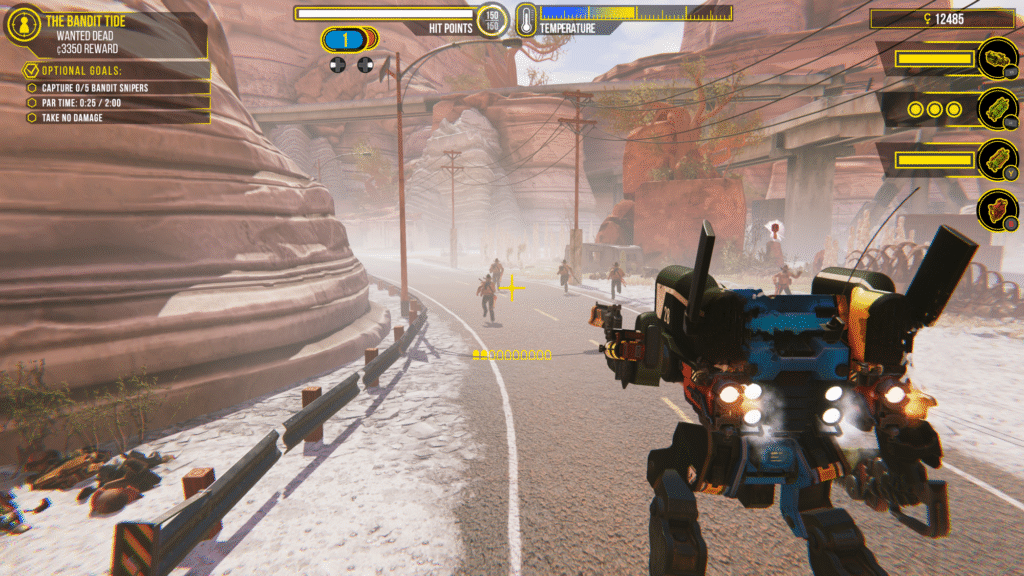Select the Take No Damage goal
The width and height of the screenshot is (1024, 576).
(72, 118)
